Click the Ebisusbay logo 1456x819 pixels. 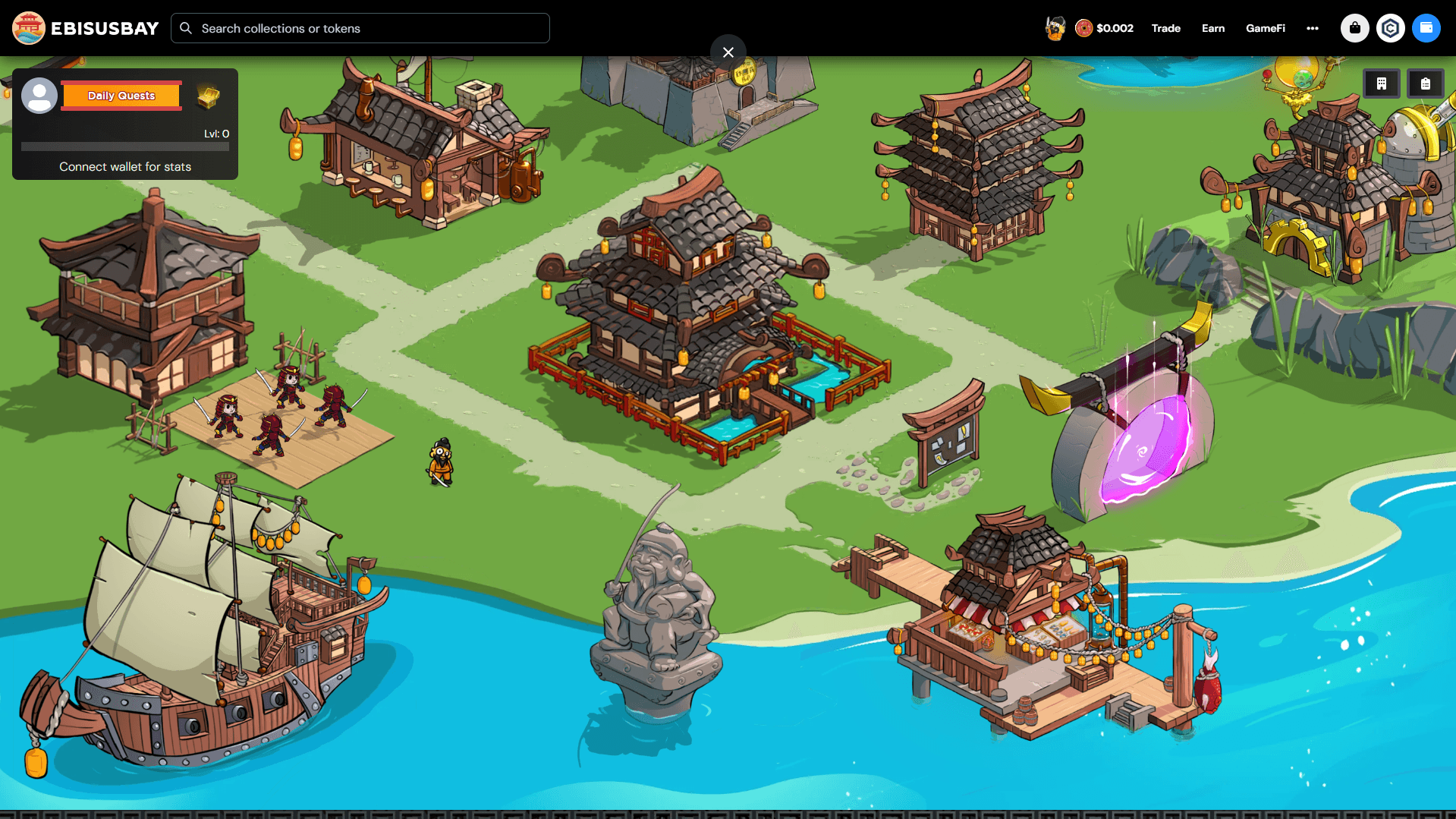(x=86, y=28)
